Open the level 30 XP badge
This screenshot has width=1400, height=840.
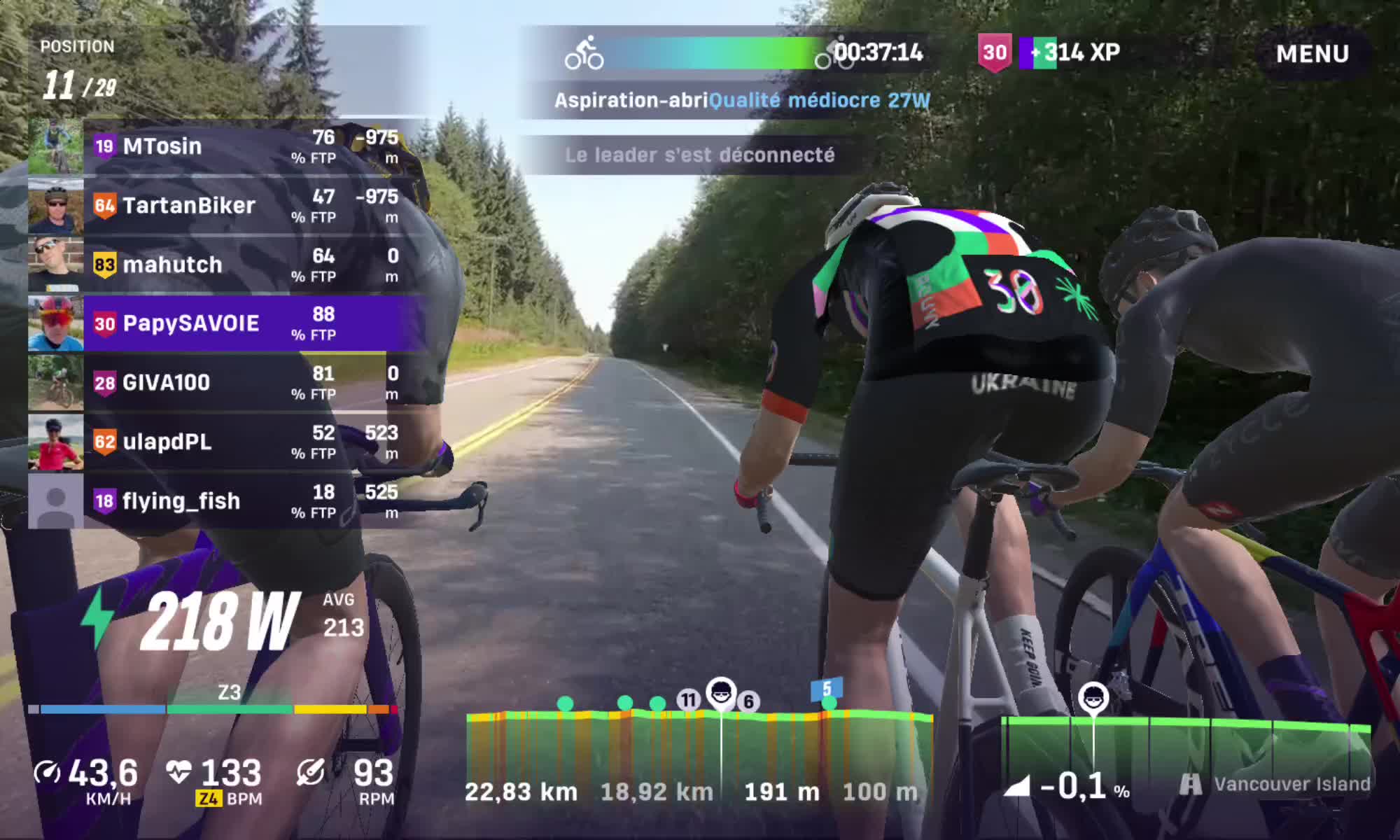[994, 53]
